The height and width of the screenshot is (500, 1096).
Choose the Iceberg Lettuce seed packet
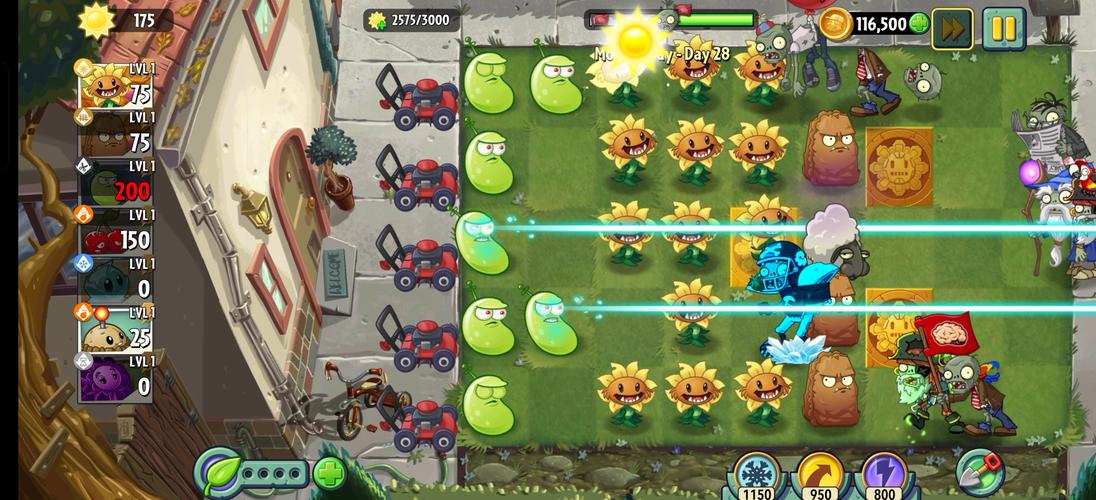coord(116,281)
